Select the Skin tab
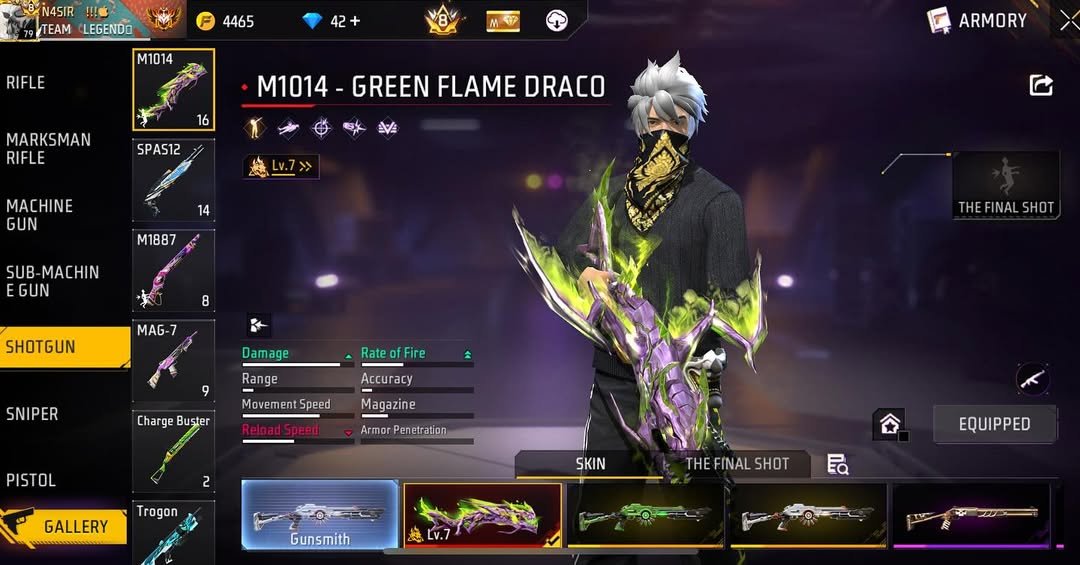Viewport: 1080px width, 565px height. coord(590,464)
